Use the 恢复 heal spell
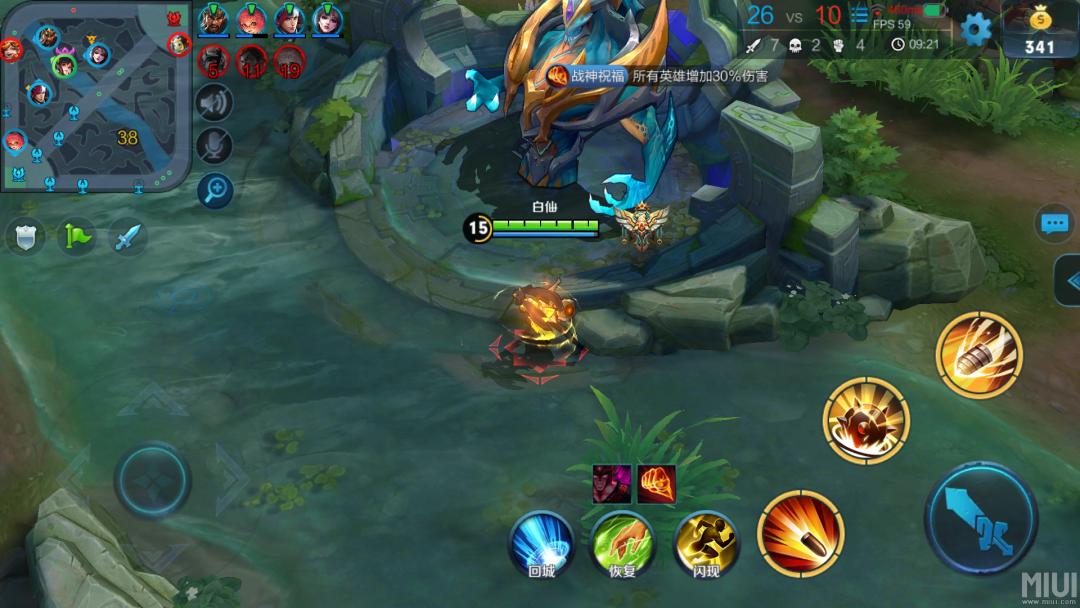The image size is (1080, 608). coord(622,544)
